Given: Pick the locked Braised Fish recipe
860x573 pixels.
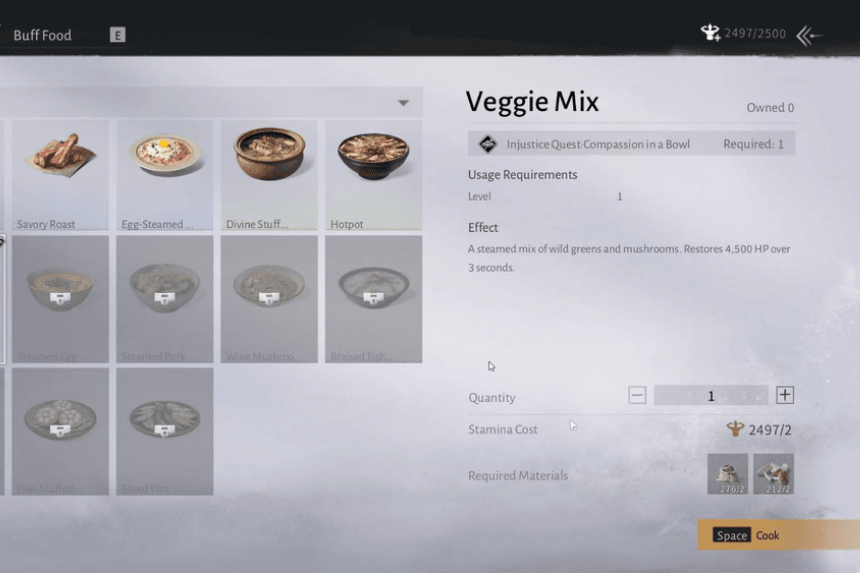Looking at the screenshot, I should coord(373,298).
